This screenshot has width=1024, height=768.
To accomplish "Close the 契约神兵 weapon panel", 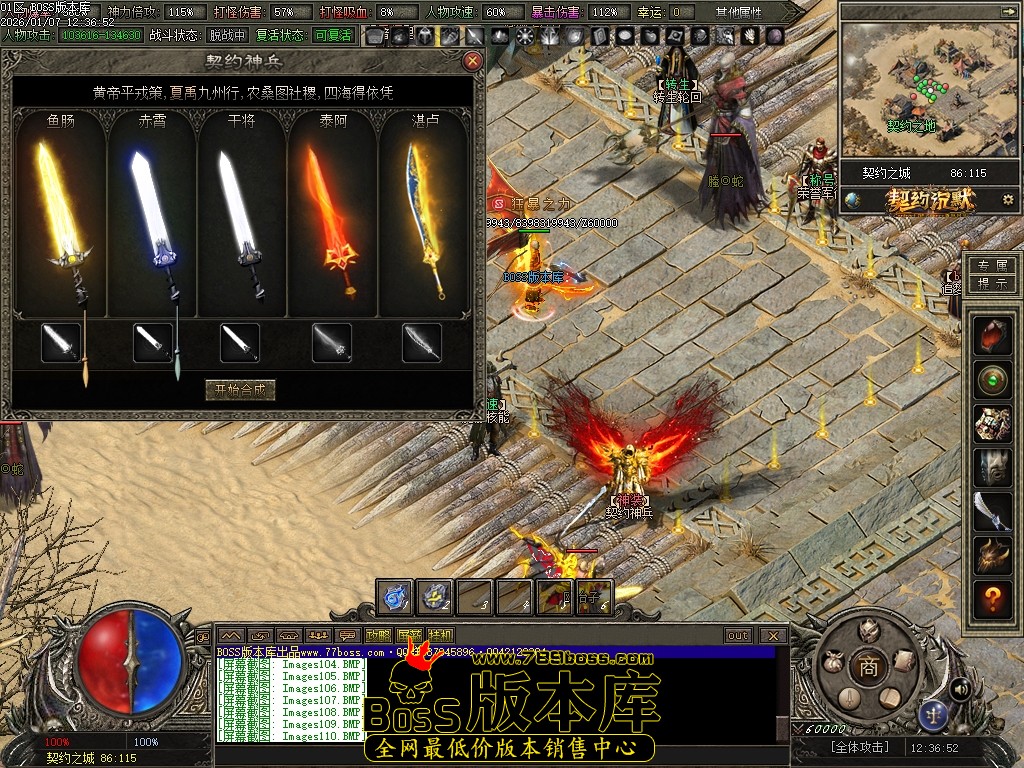I will (x=473, y=61).
